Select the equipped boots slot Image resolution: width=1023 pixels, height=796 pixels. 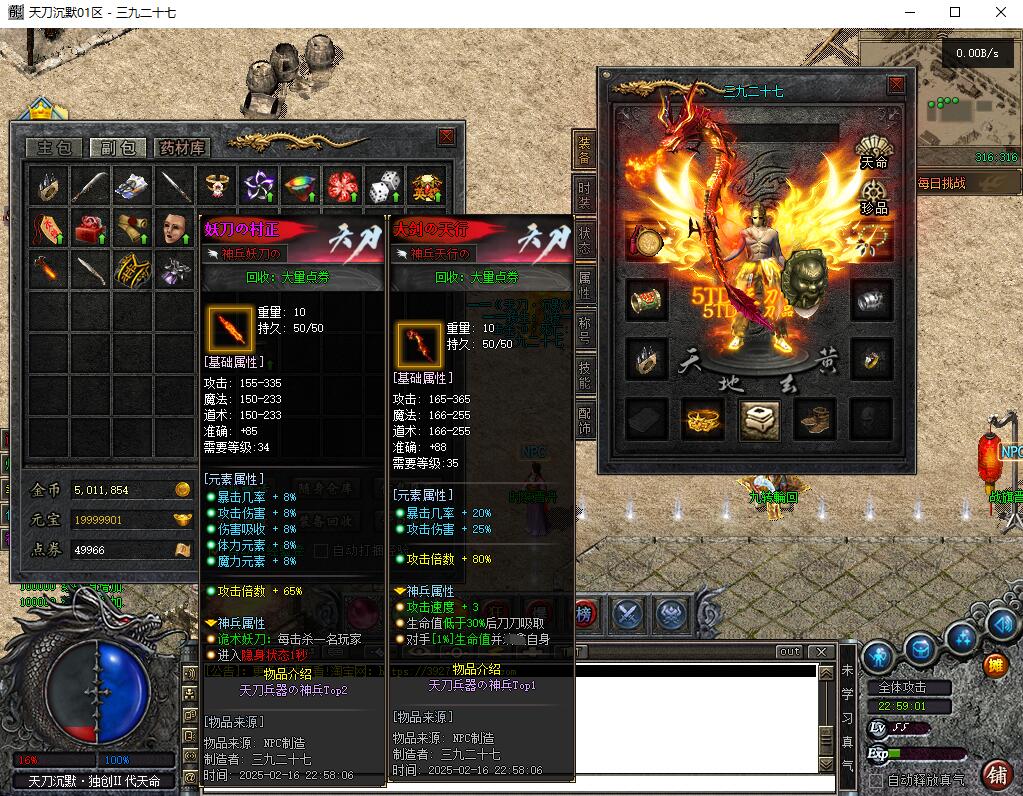[815, 420]
